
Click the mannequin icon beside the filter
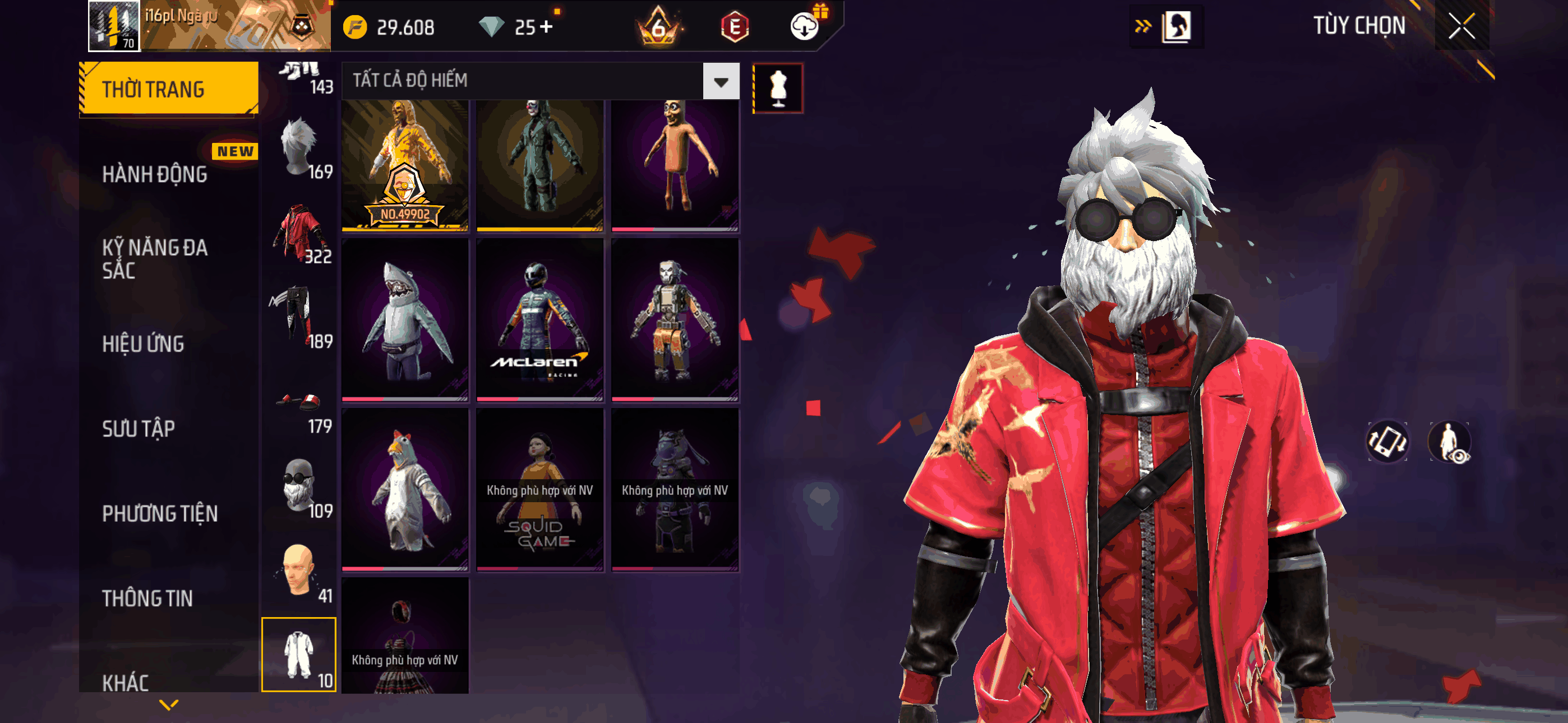pos(778,88)
